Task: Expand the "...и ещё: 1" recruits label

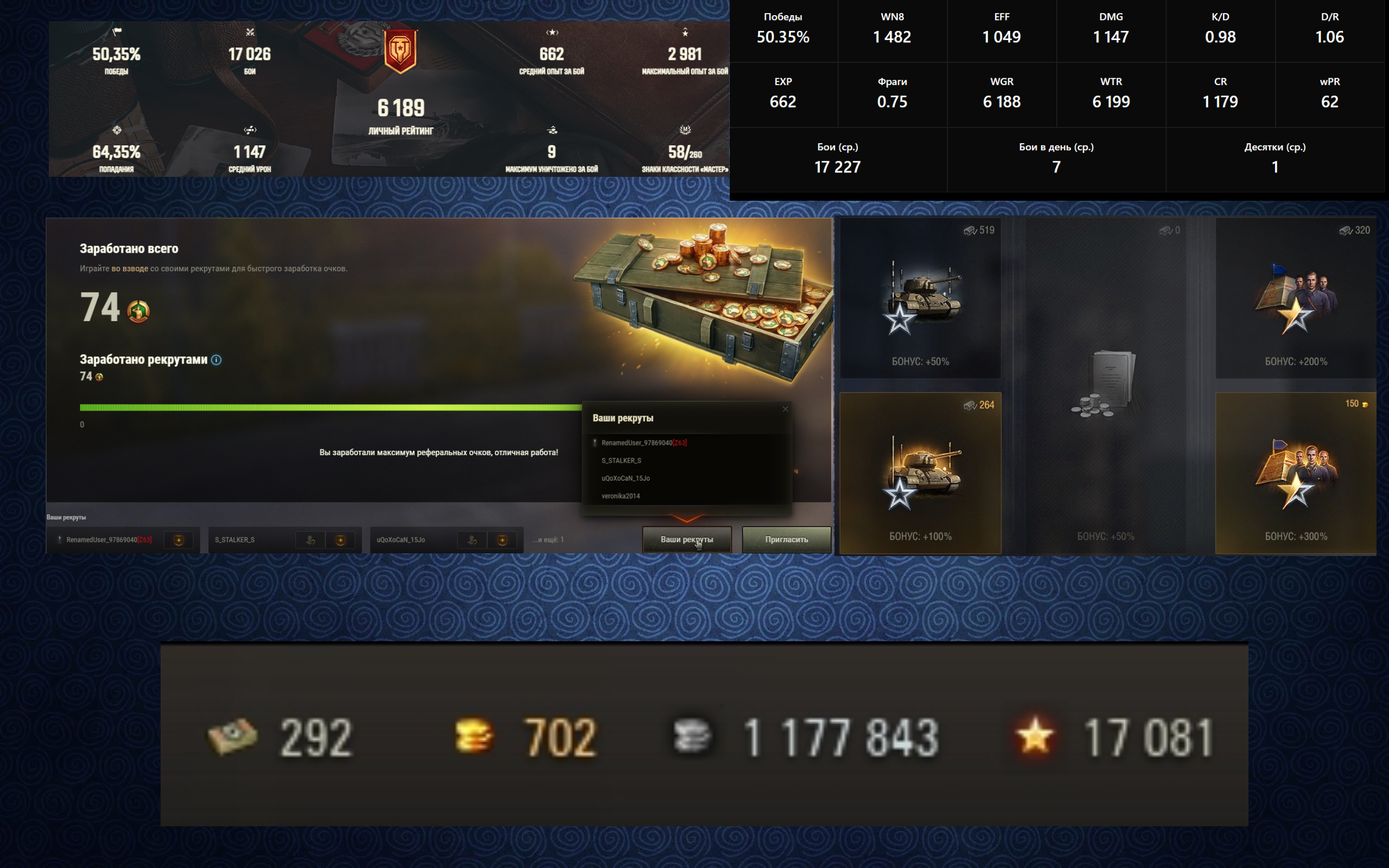Action: [547, 540]
